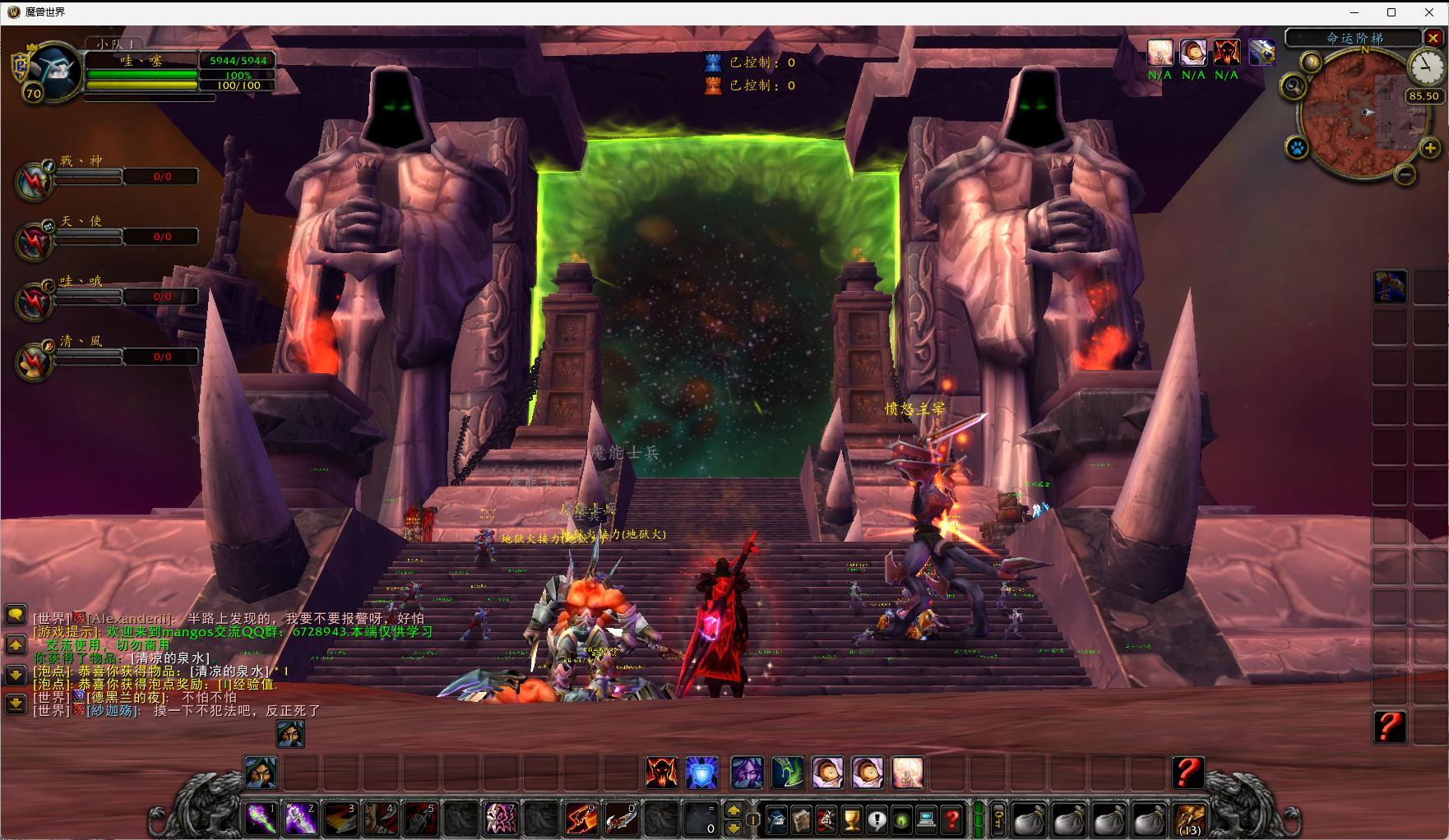Zoom in the minimap with the plus button
This screenshot has width=1449, height=840.
click(1430, 148)
